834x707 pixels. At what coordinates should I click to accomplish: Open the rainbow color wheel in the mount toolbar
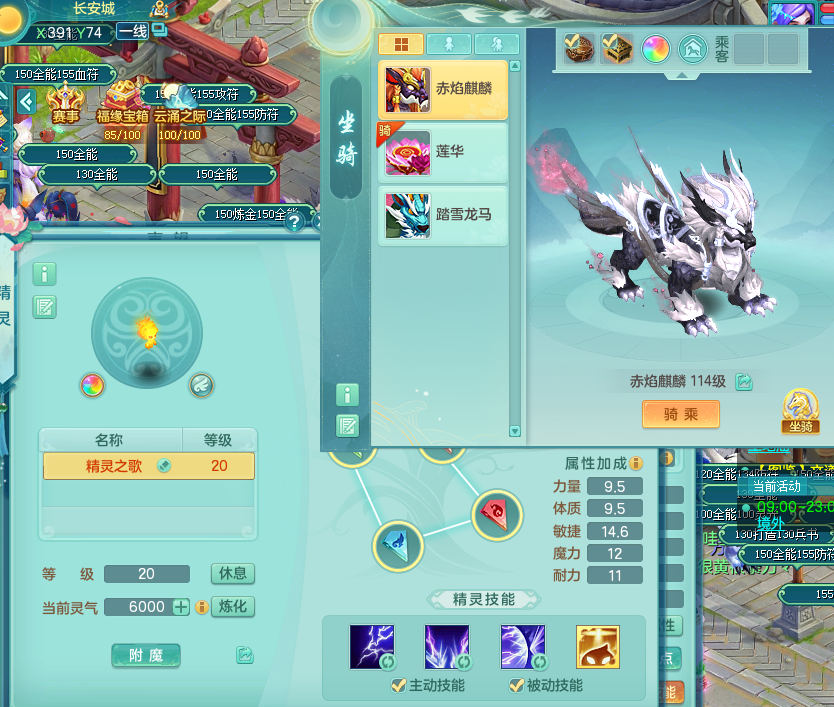(655, 48)
